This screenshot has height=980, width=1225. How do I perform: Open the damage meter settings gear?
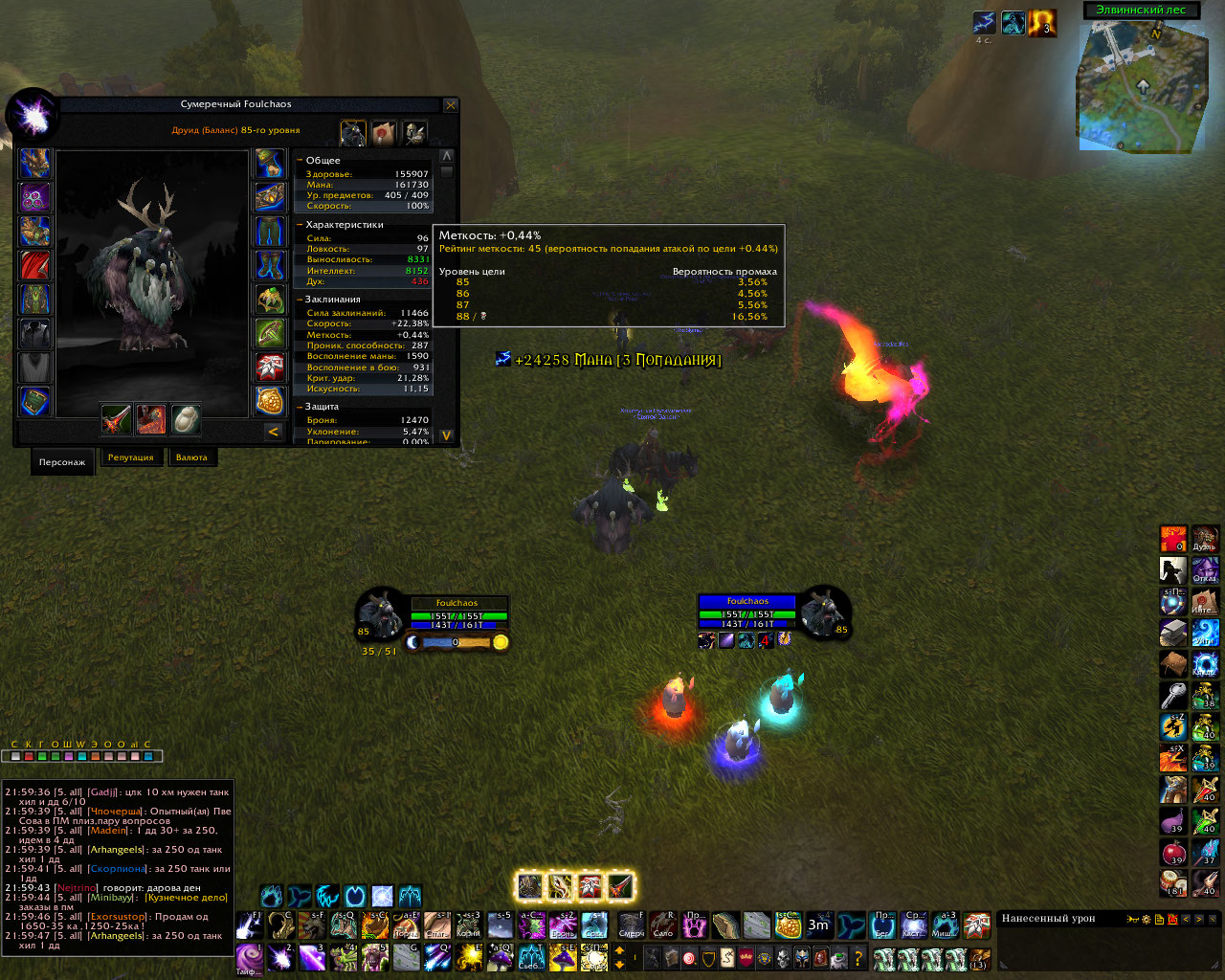tap(1146, 920)
